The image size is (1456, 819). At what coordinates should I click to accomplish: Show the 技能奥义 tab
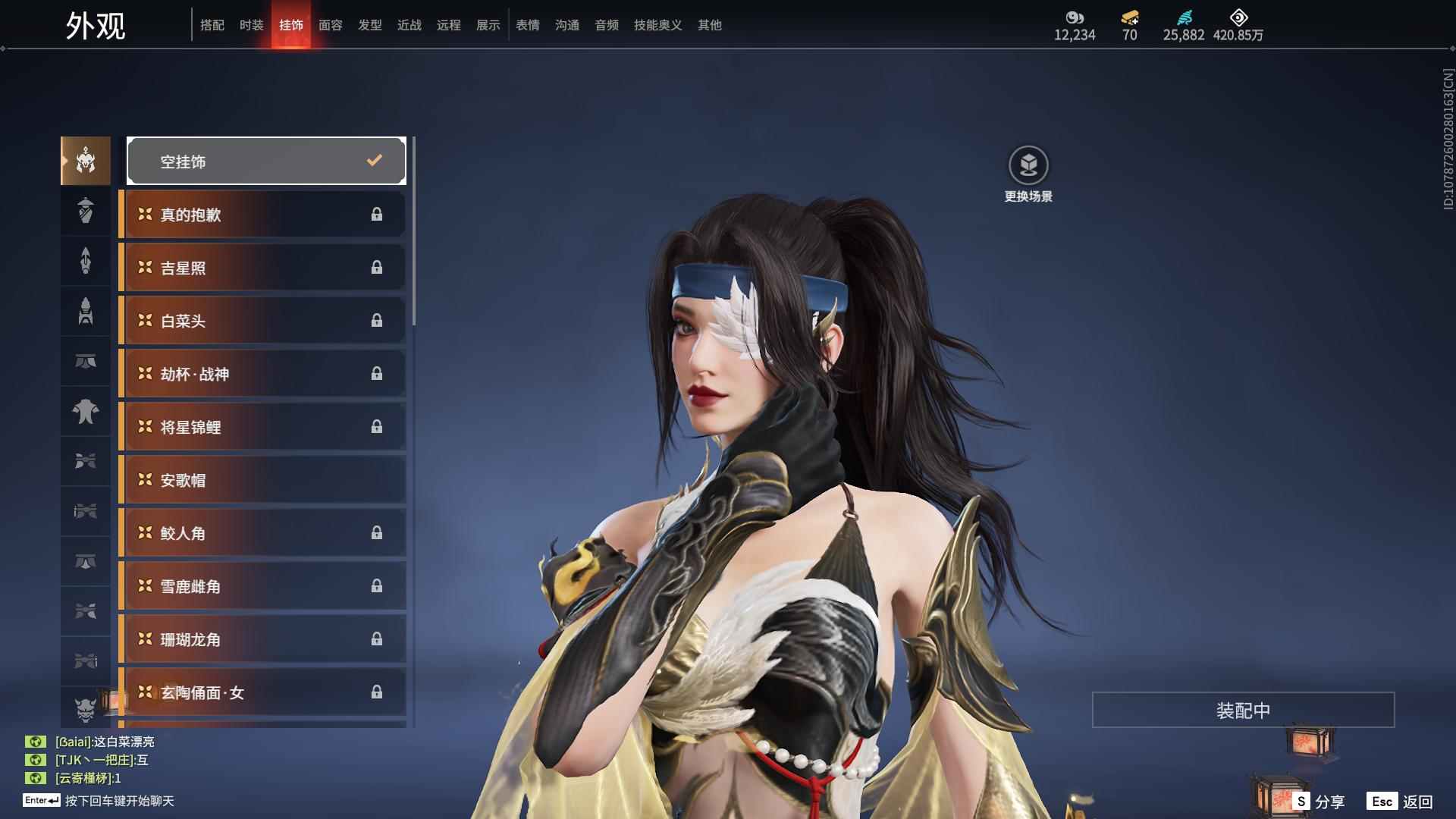click(x=658, y=25)
